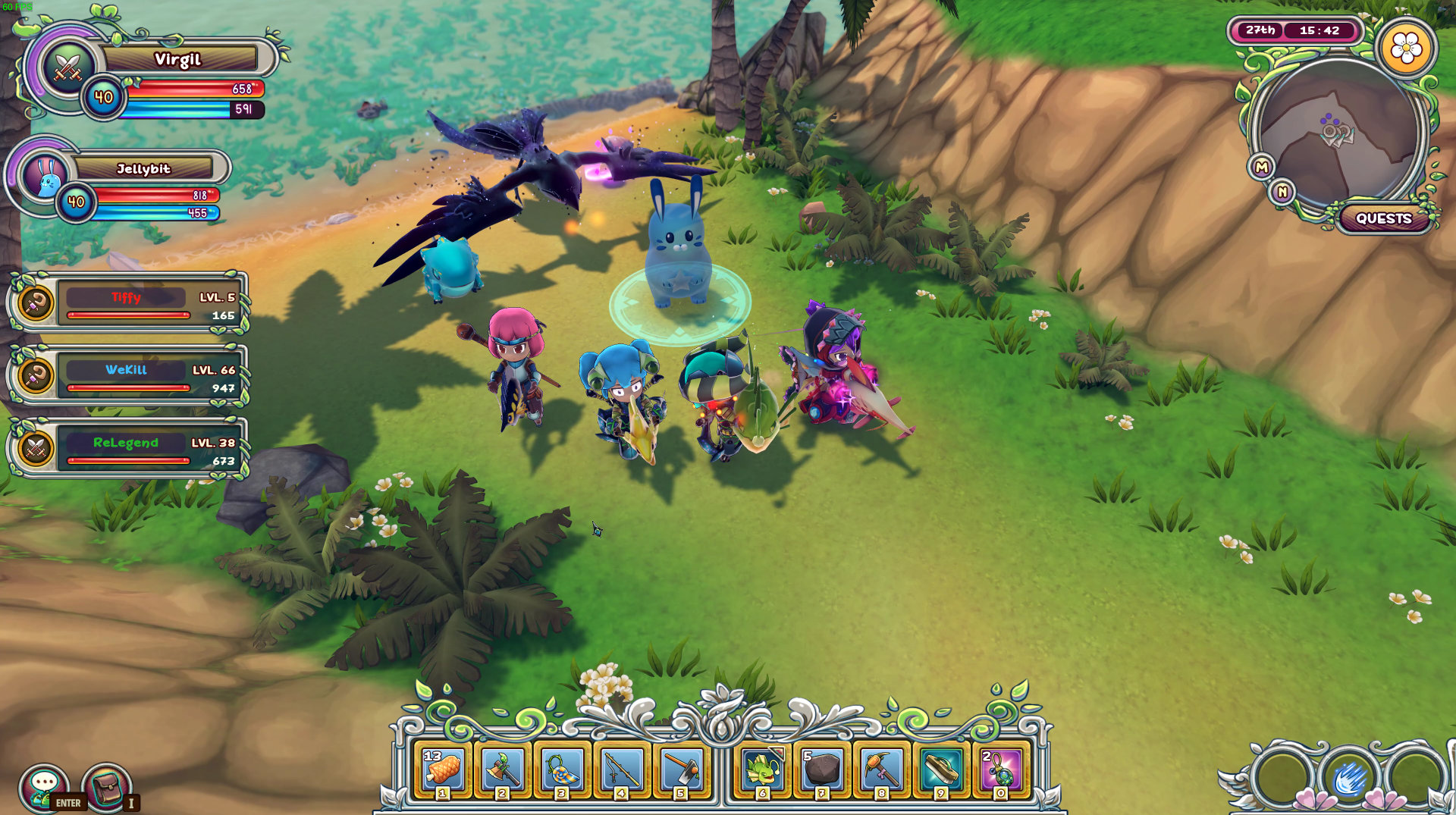Open the Quests panel
The height and width of the screenshot is (815, 1456).
click(x=1383, y=218)
